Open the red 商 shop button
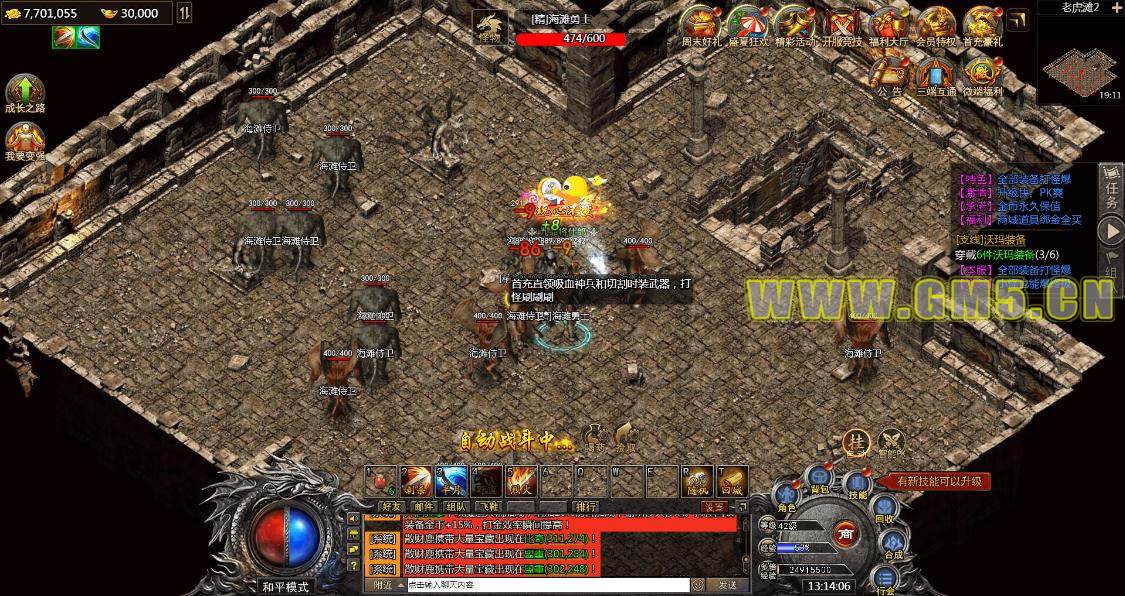The height and width of the screenshot is (596, 1125). (x=846, y=533)
